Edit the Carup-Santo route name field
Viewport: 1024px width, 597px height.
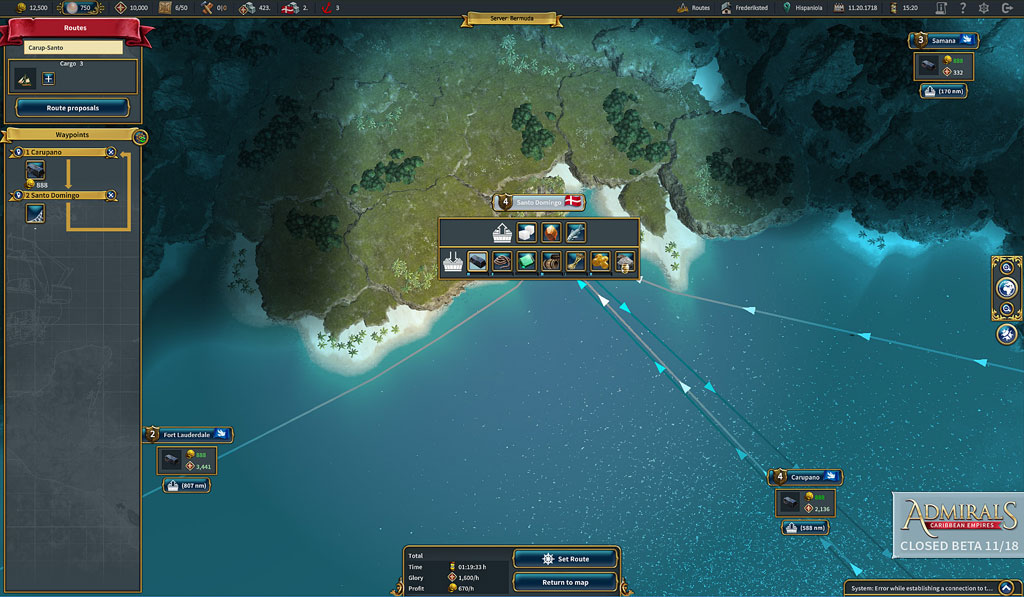tap(73, 48)
